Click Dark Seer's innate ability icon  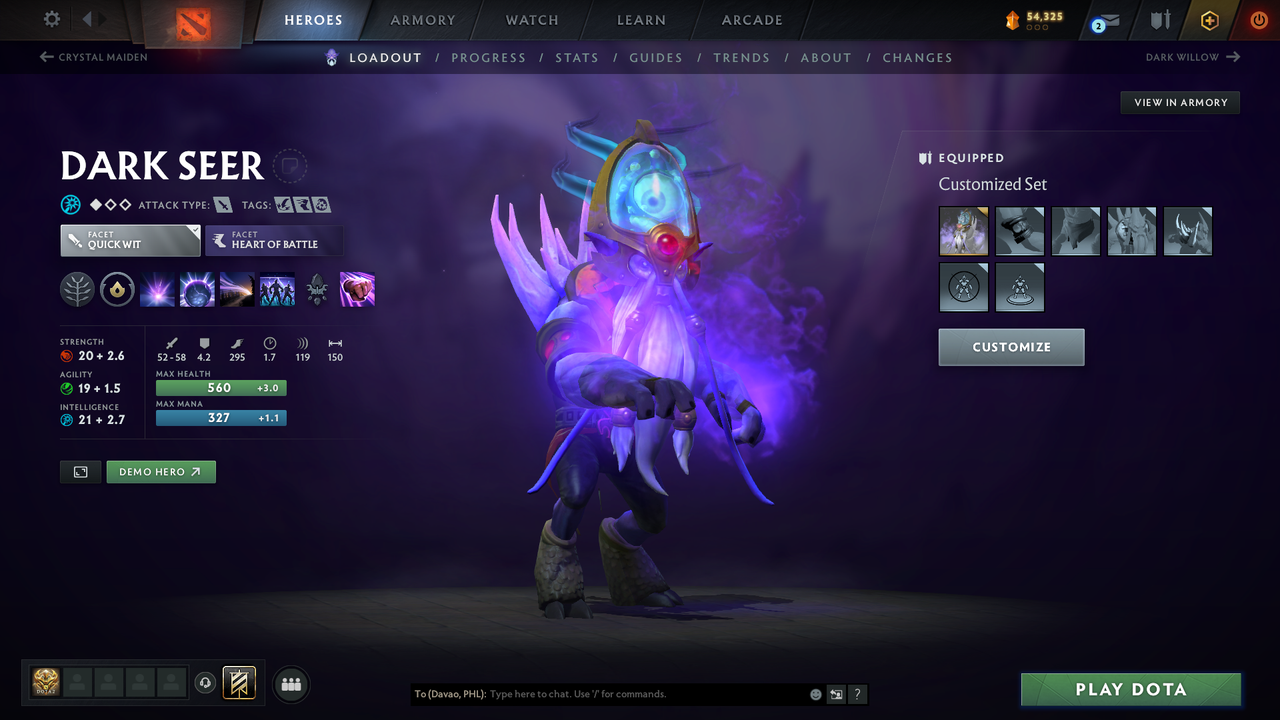[x=117, y=289]
